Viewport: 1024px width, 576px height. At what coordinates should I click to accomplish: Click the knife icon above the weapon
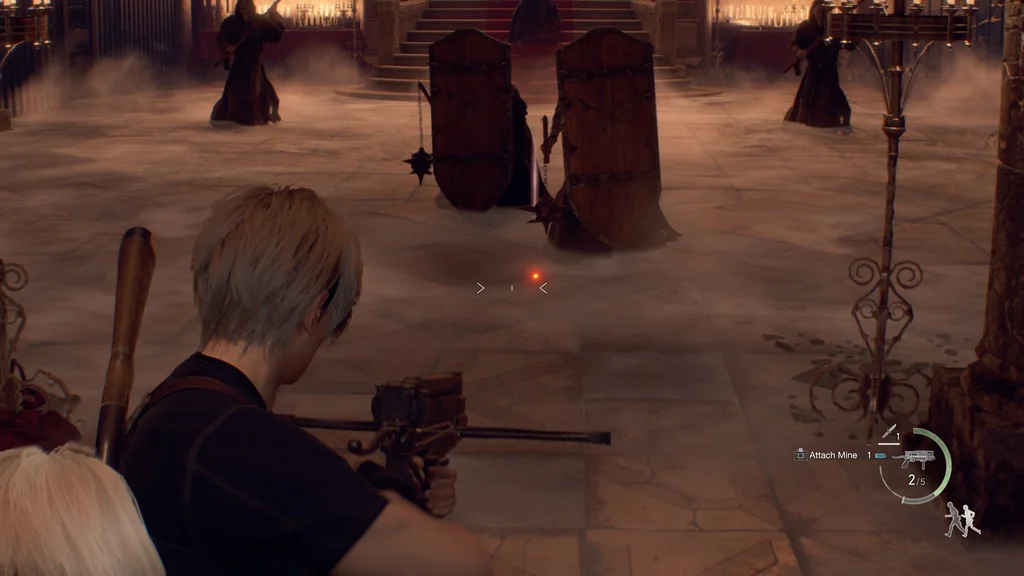[886, 432]
